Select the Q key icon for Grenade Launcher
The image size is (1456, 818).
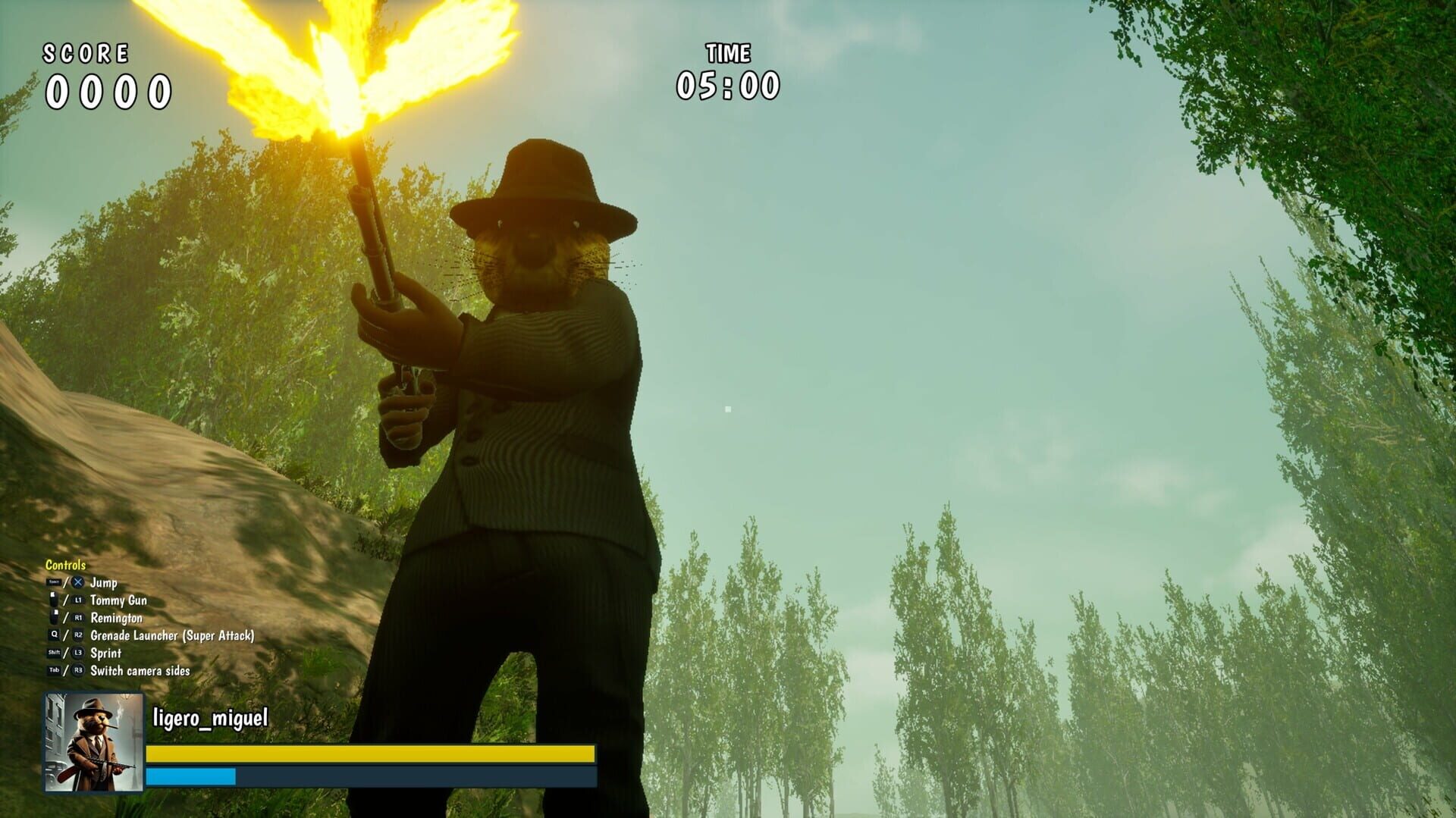pyautogui.click(x=54, y=635)
